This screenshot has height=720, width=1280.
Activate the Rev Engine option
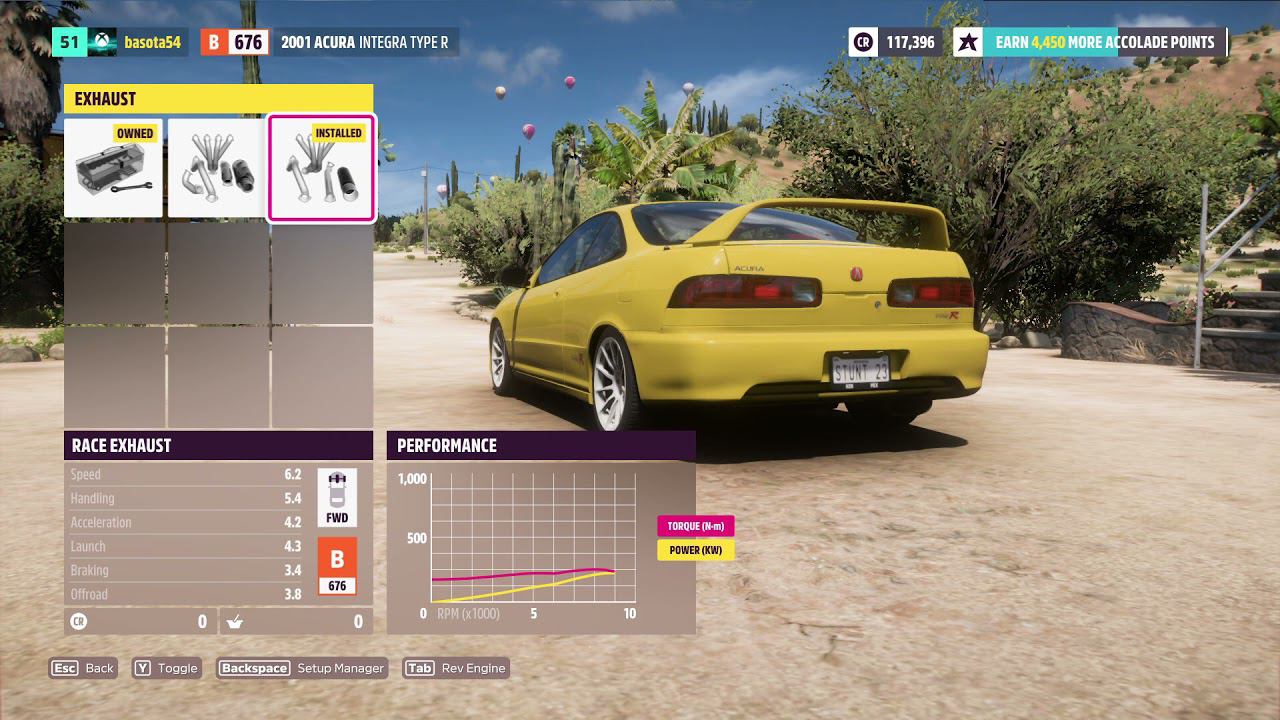point(456,668)
